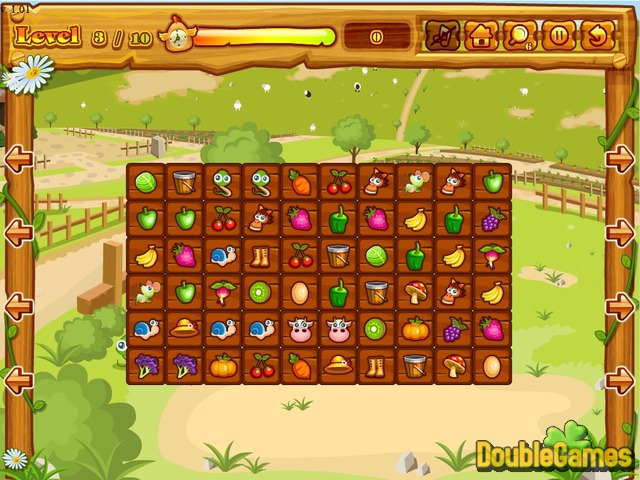Choose the purple broccoli tile beside the pumpkin
The image size is (640, 480).
pyautogui.click(x=184, y=366)
